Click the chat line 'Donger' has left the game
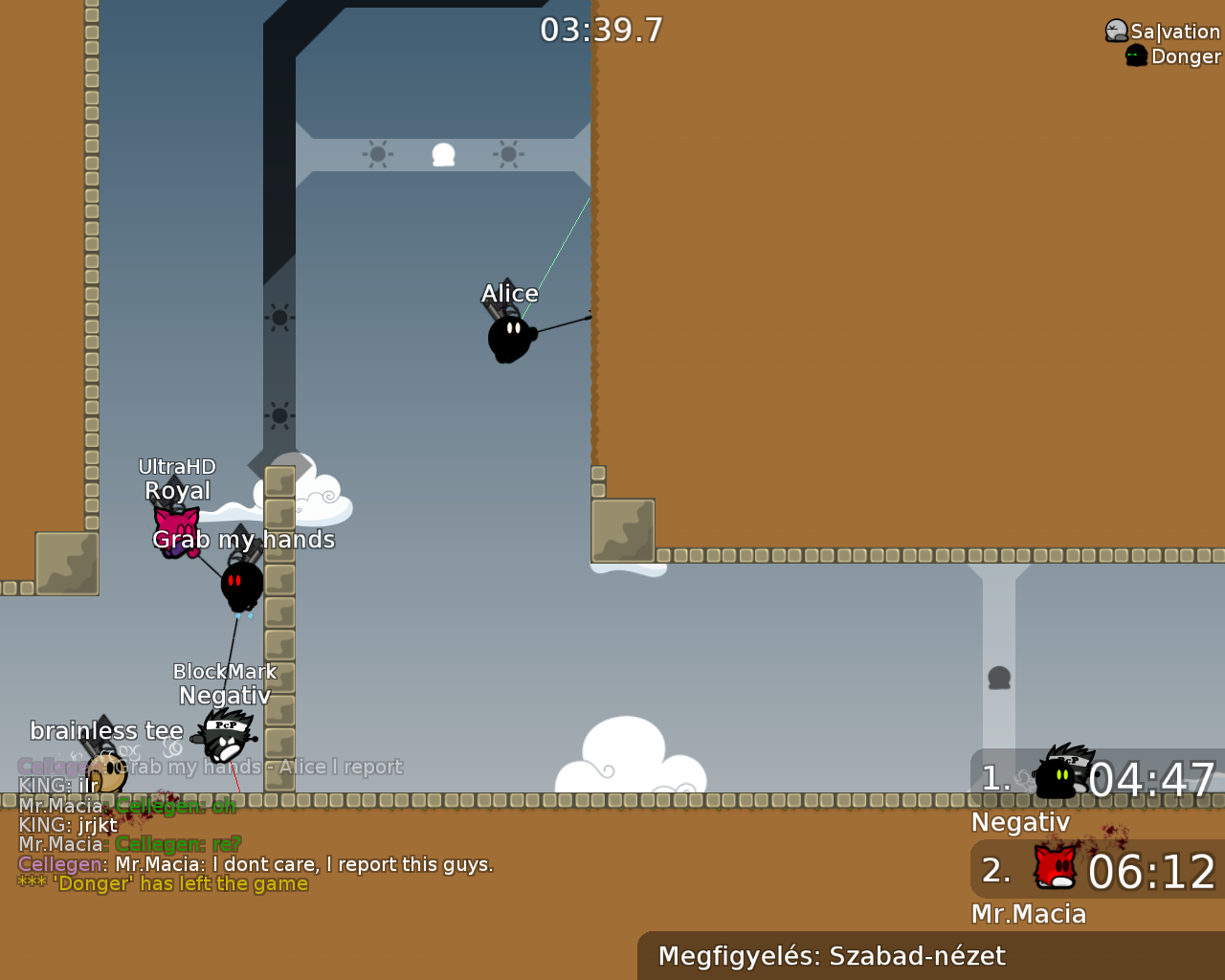This screenshot has width=1225, height=980. [163, 882]
